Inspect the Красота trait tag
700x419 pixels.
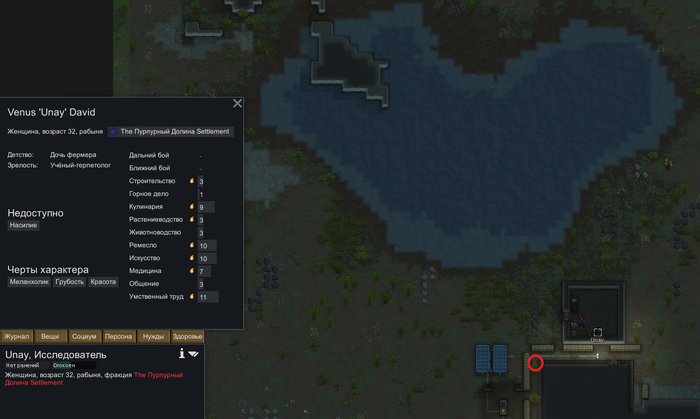[x=103, y=282]
